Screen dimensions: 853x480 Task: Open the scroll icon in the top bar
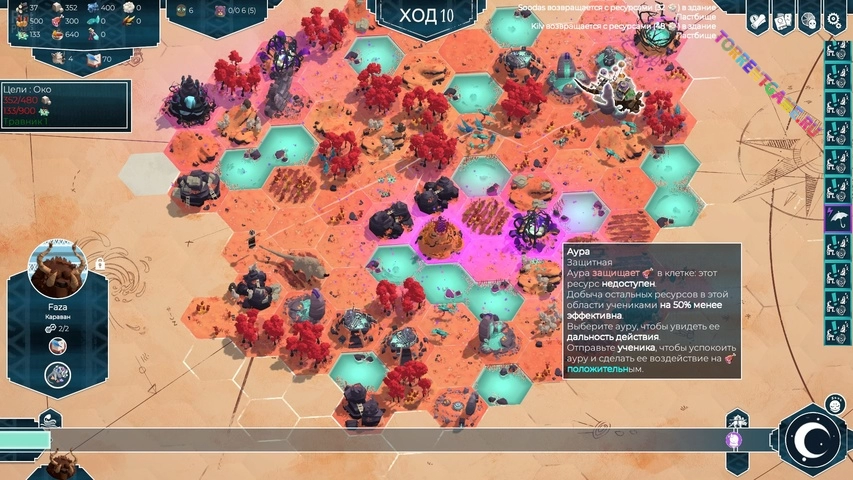(759, 19)
